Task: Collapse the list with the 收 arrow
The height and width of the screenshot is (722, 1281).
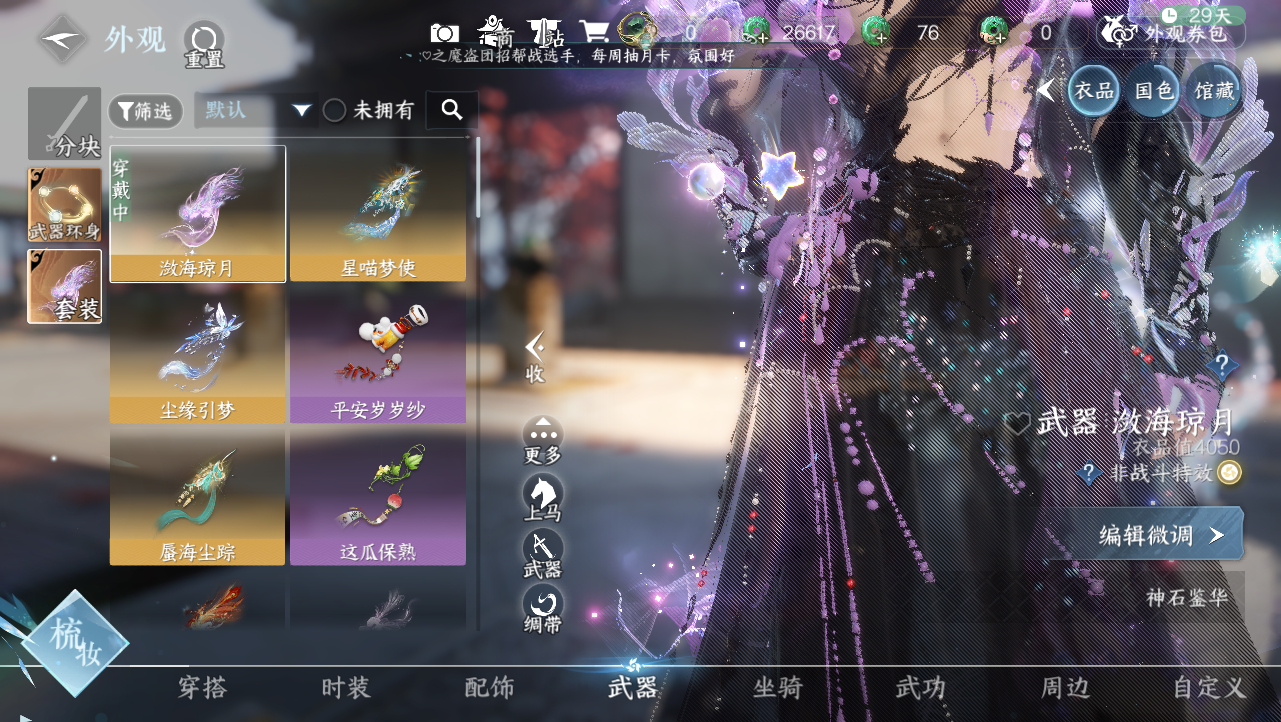Action: (535, 356)
